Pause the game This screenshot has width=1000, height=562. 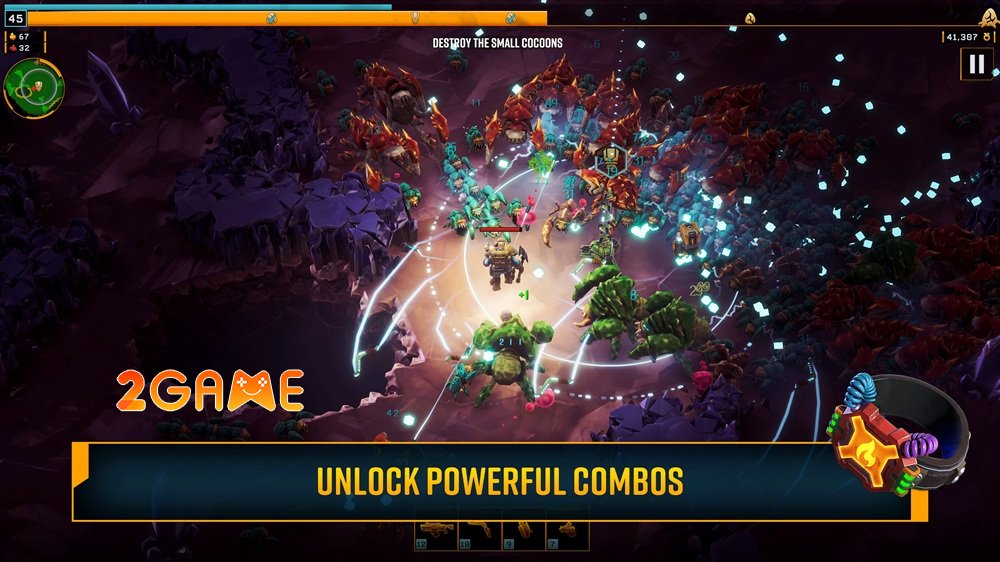(974, 65)
